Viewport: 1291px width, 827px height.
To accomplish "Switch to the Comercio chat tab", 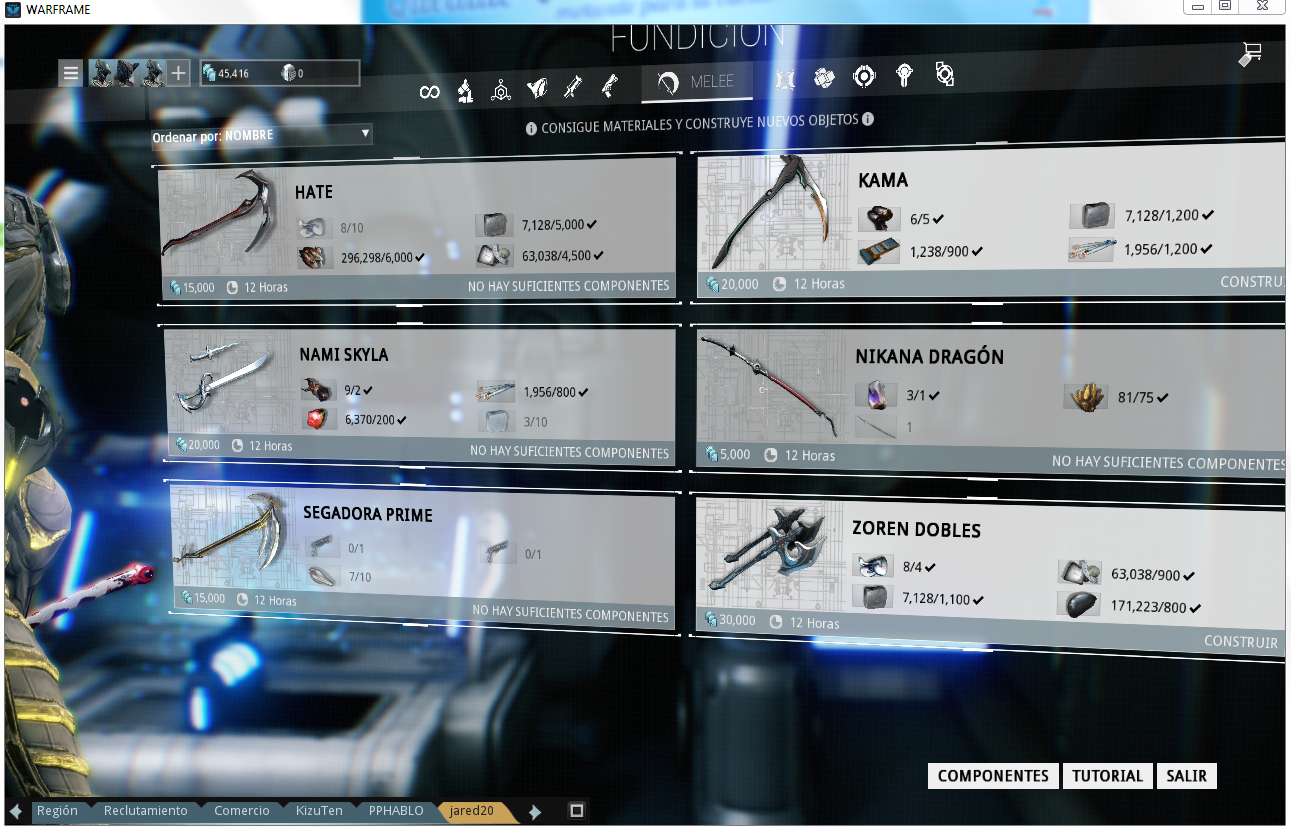I will click(241, 811).
